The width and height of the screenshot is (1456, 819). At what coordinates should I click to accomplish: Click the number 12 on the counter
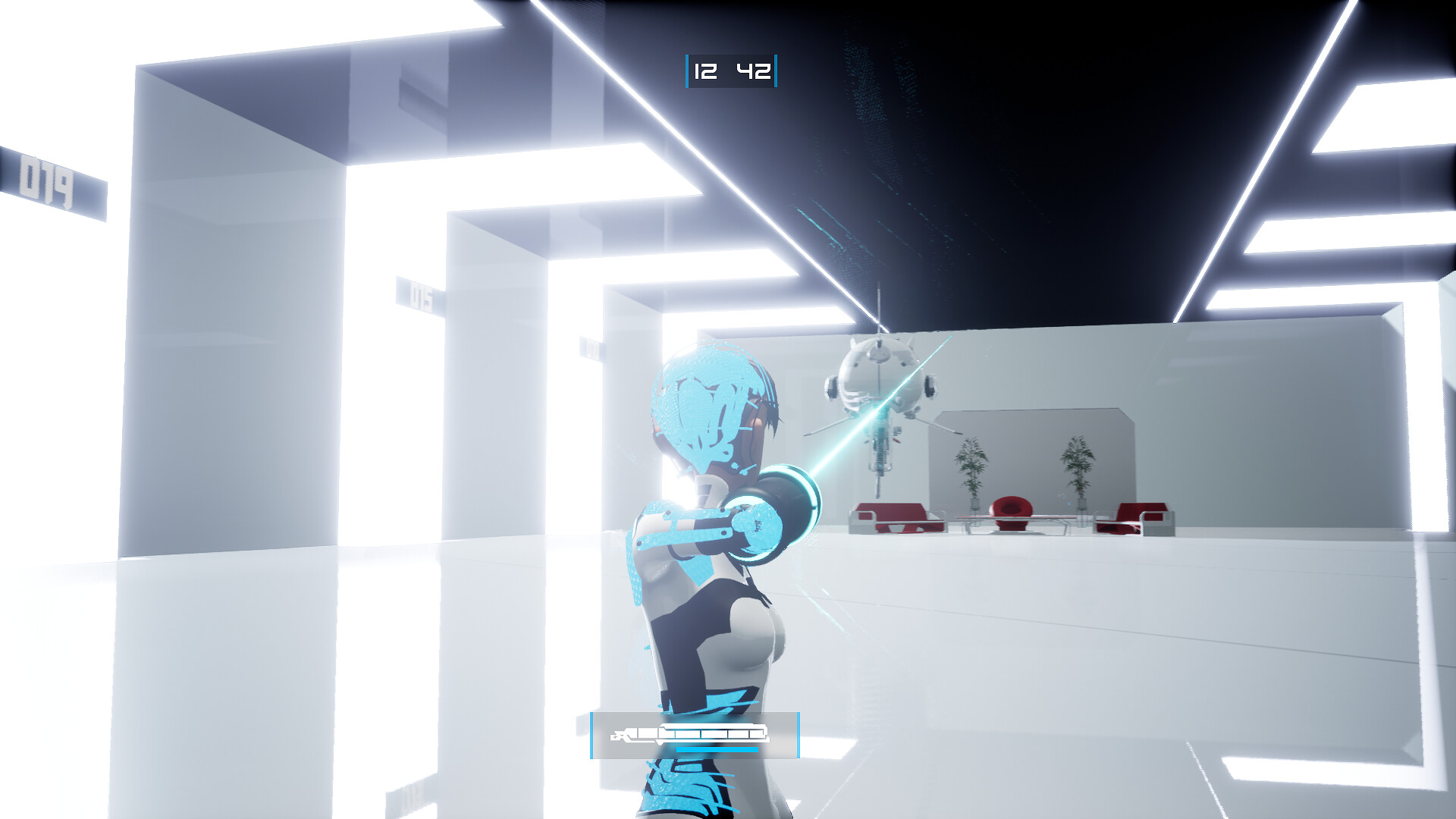[x=706, y=72]
